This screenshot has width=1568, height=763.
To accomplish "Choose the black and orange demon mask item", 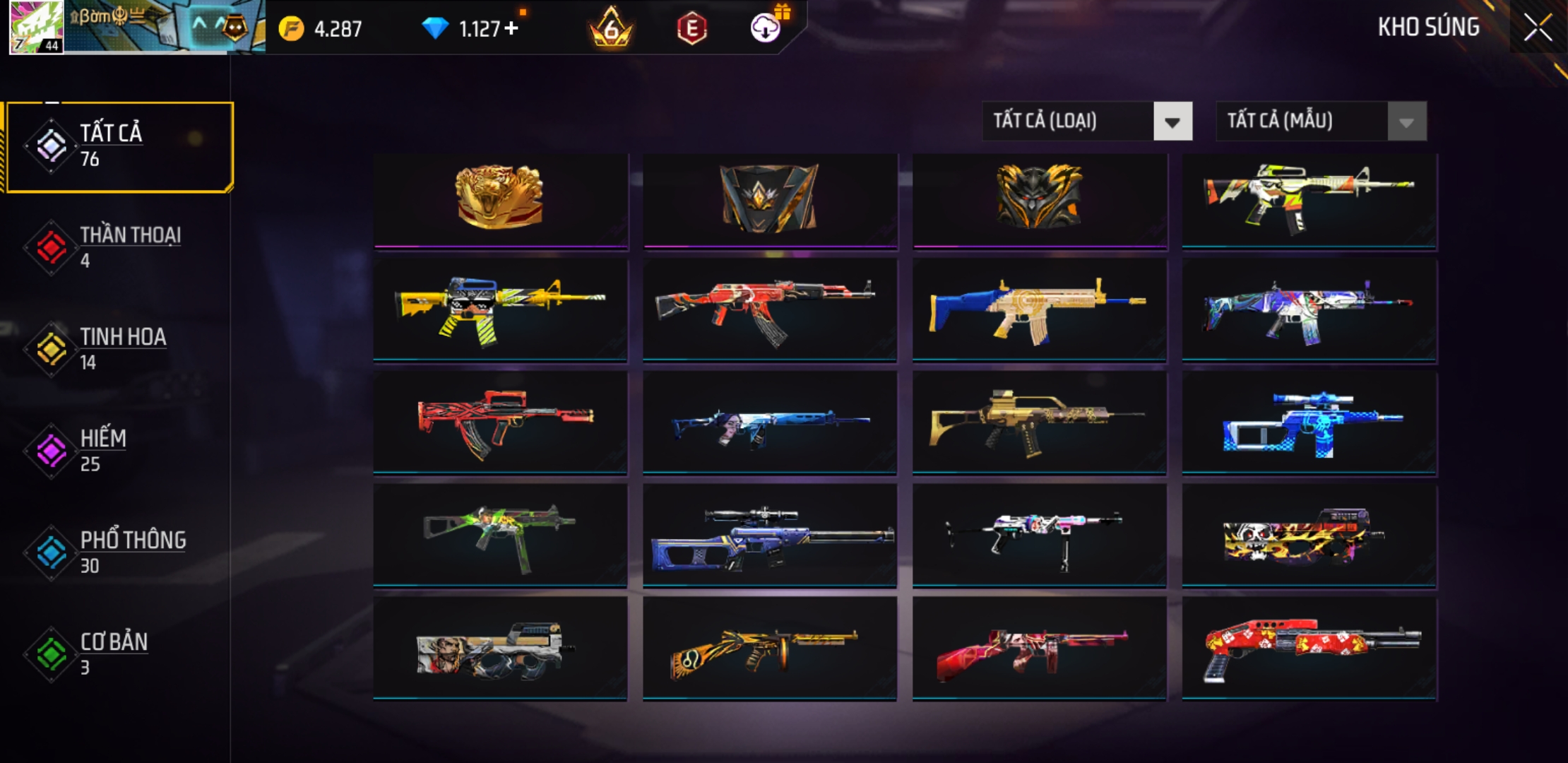I will click(x=1039, y=199).
